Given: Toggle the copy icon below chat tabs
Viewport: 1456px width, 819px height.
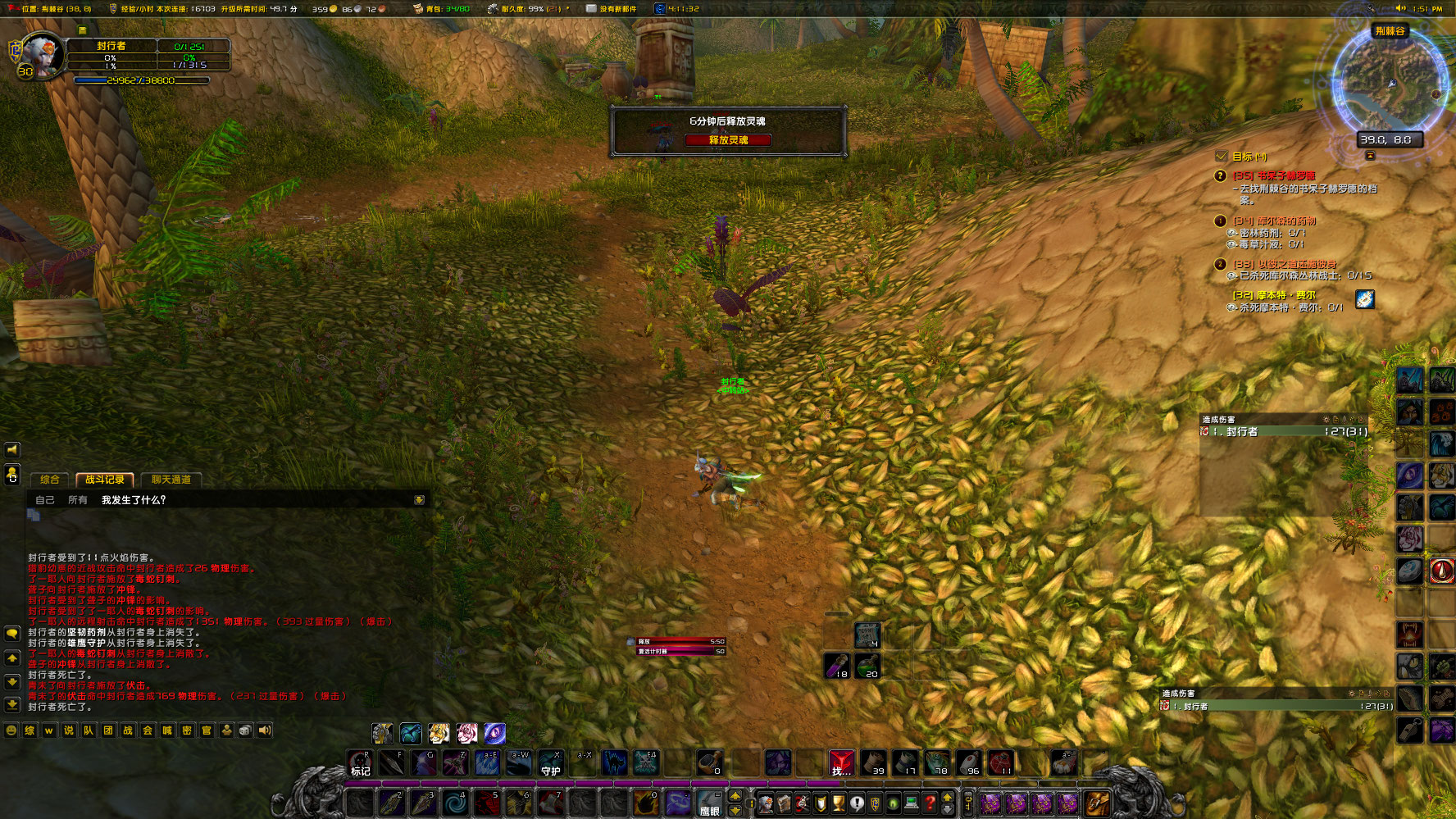Looking at the screenshot, I should tap(34, 516).
